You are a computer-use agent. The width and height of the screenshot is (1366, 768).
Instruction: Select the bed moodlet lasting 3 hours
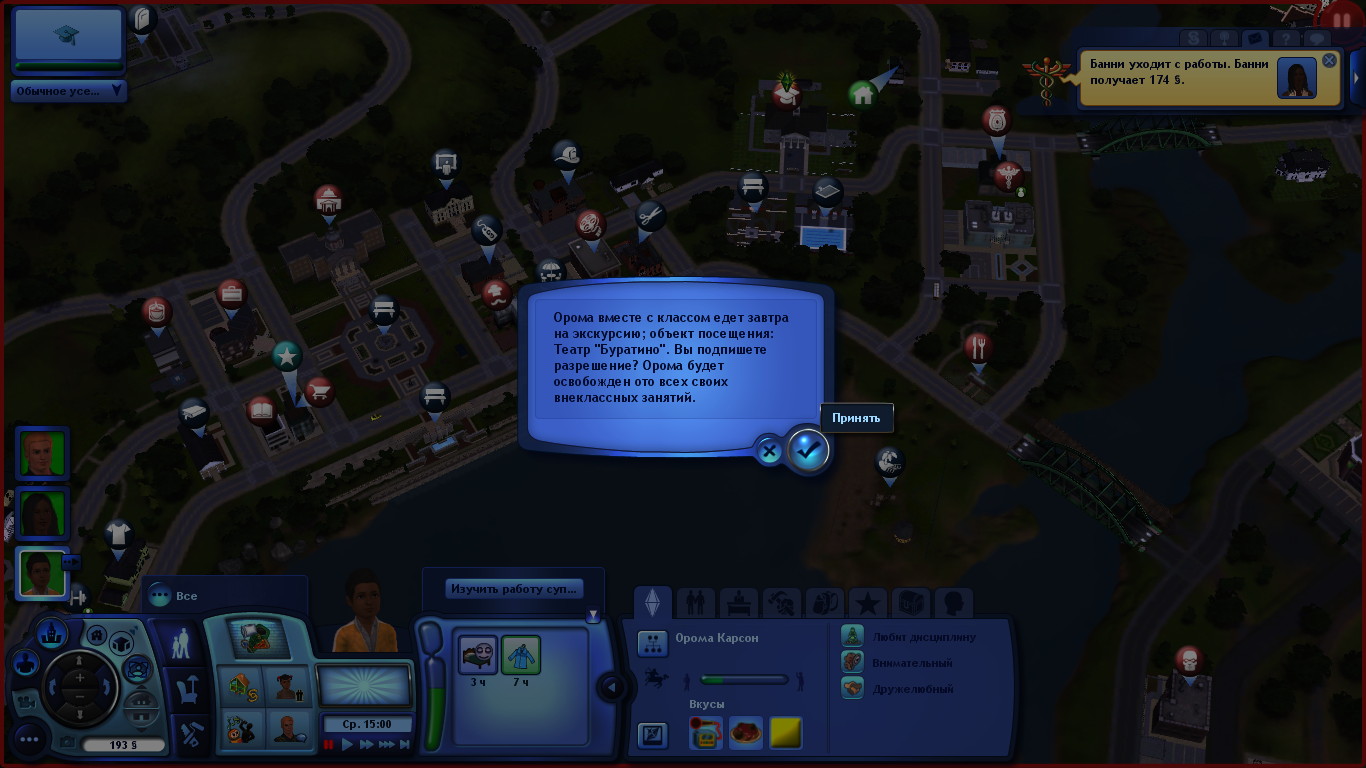click(x=478, y=656)
